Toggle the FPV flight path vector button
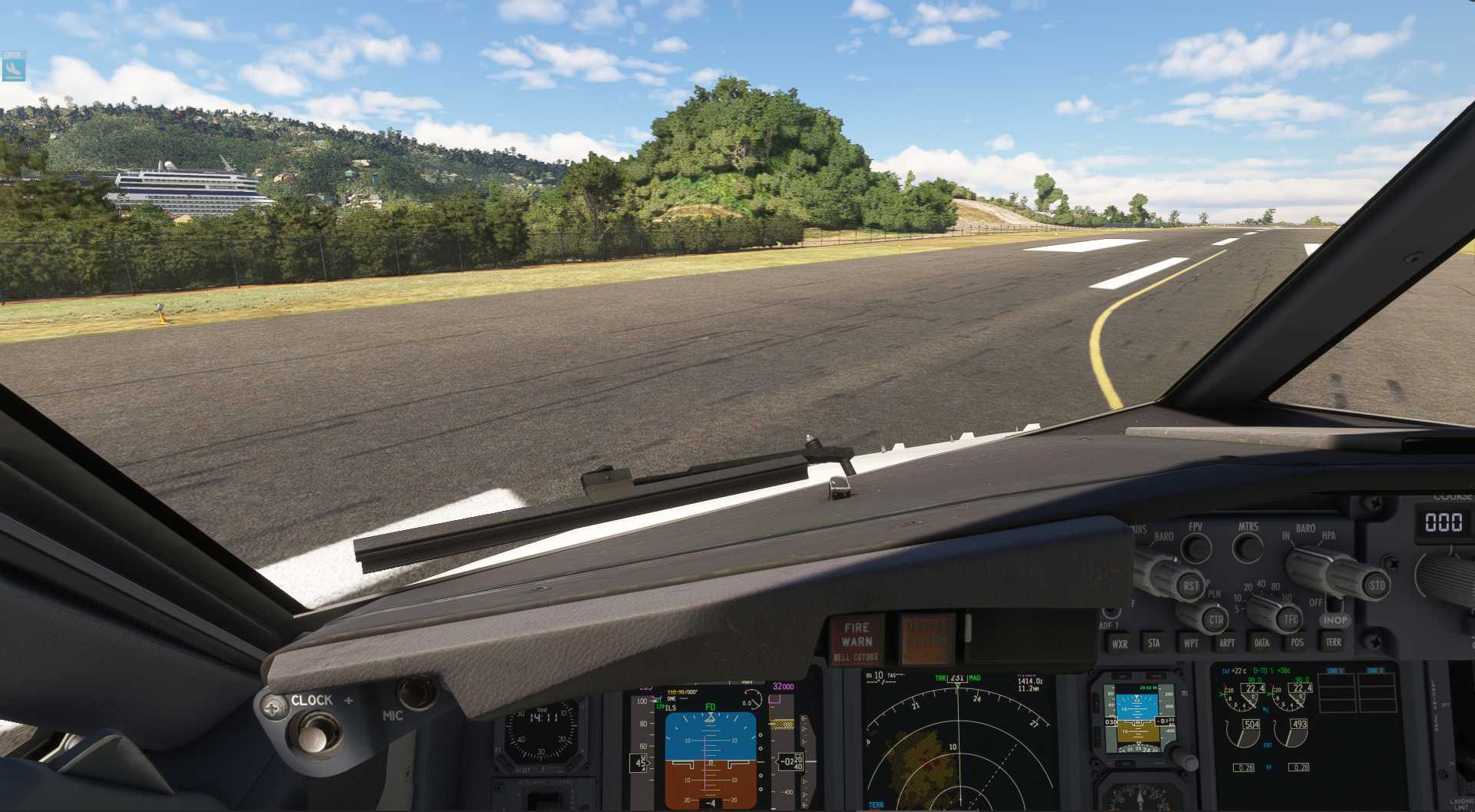This screenshot has width=1475, height=812. [x=1195, y=547]
